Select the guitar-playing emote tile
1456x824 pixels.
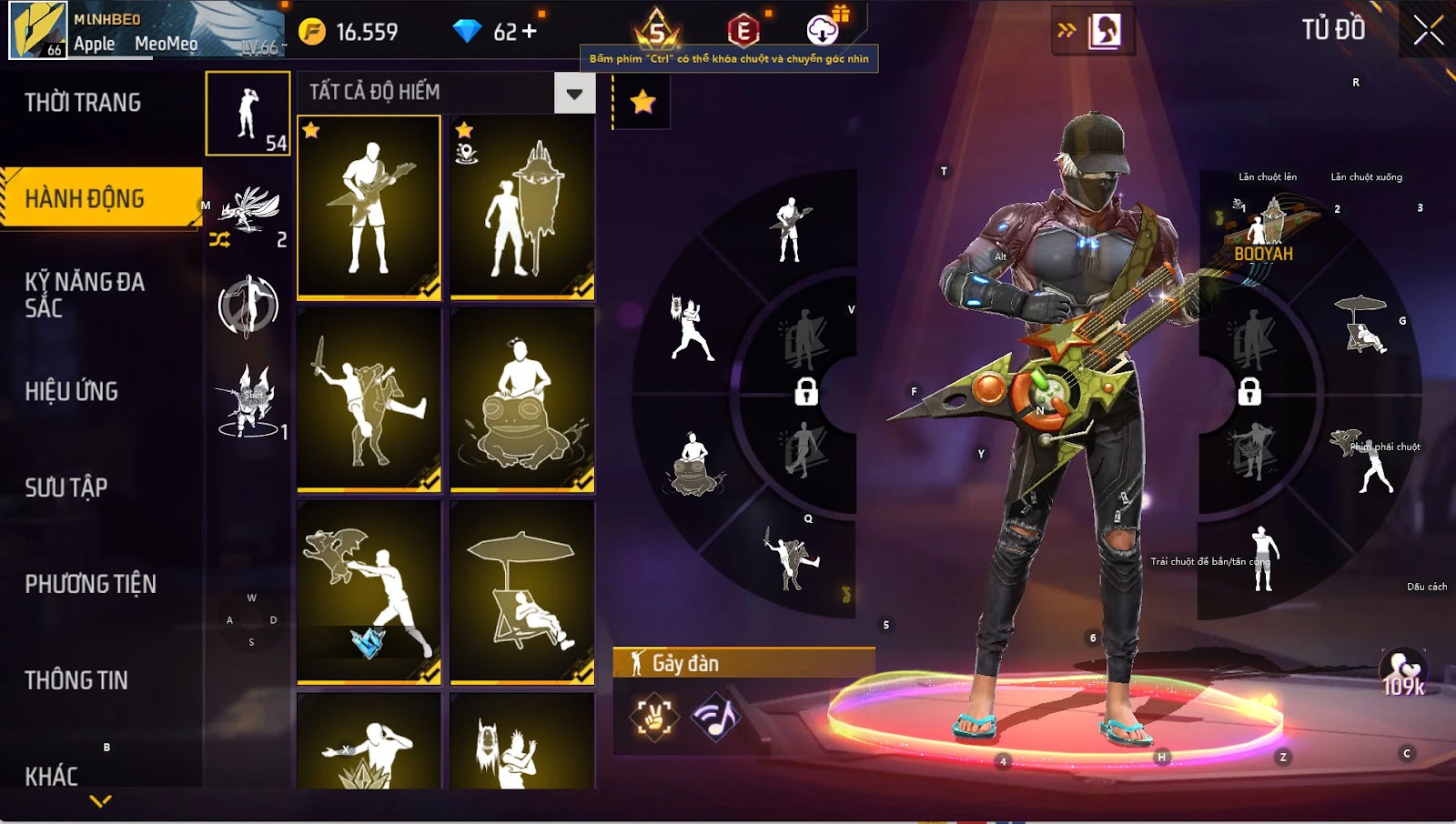369,207
